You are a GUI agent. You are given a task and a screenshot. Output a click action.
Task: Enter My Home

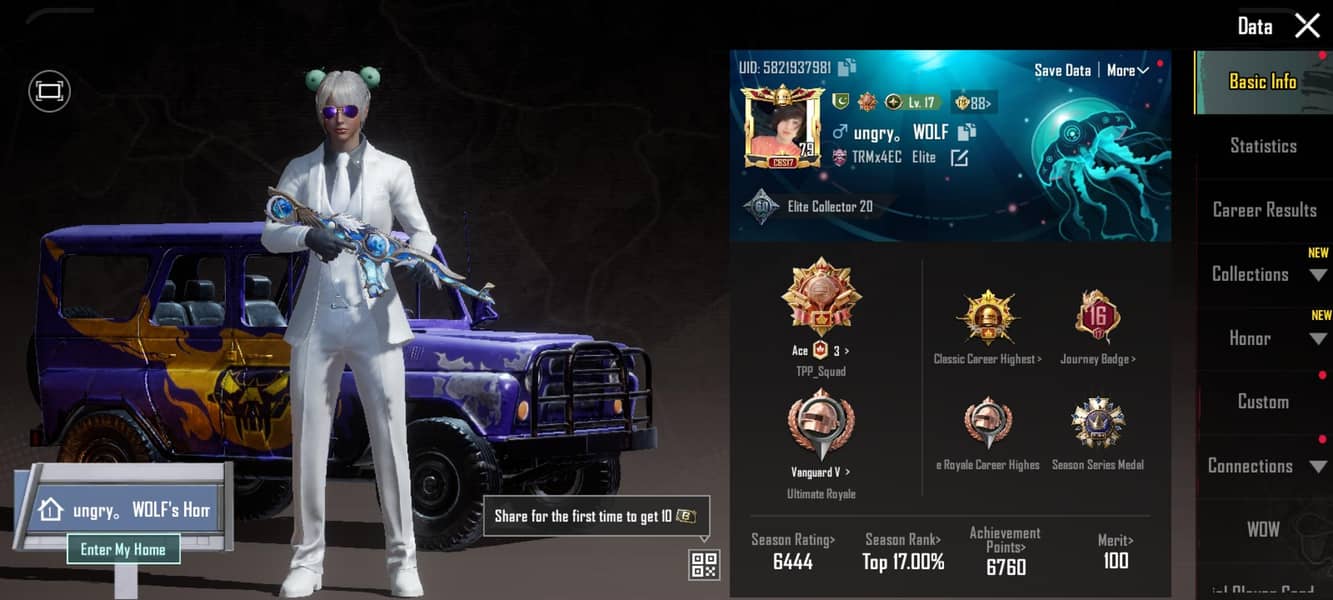click(123, 549)
